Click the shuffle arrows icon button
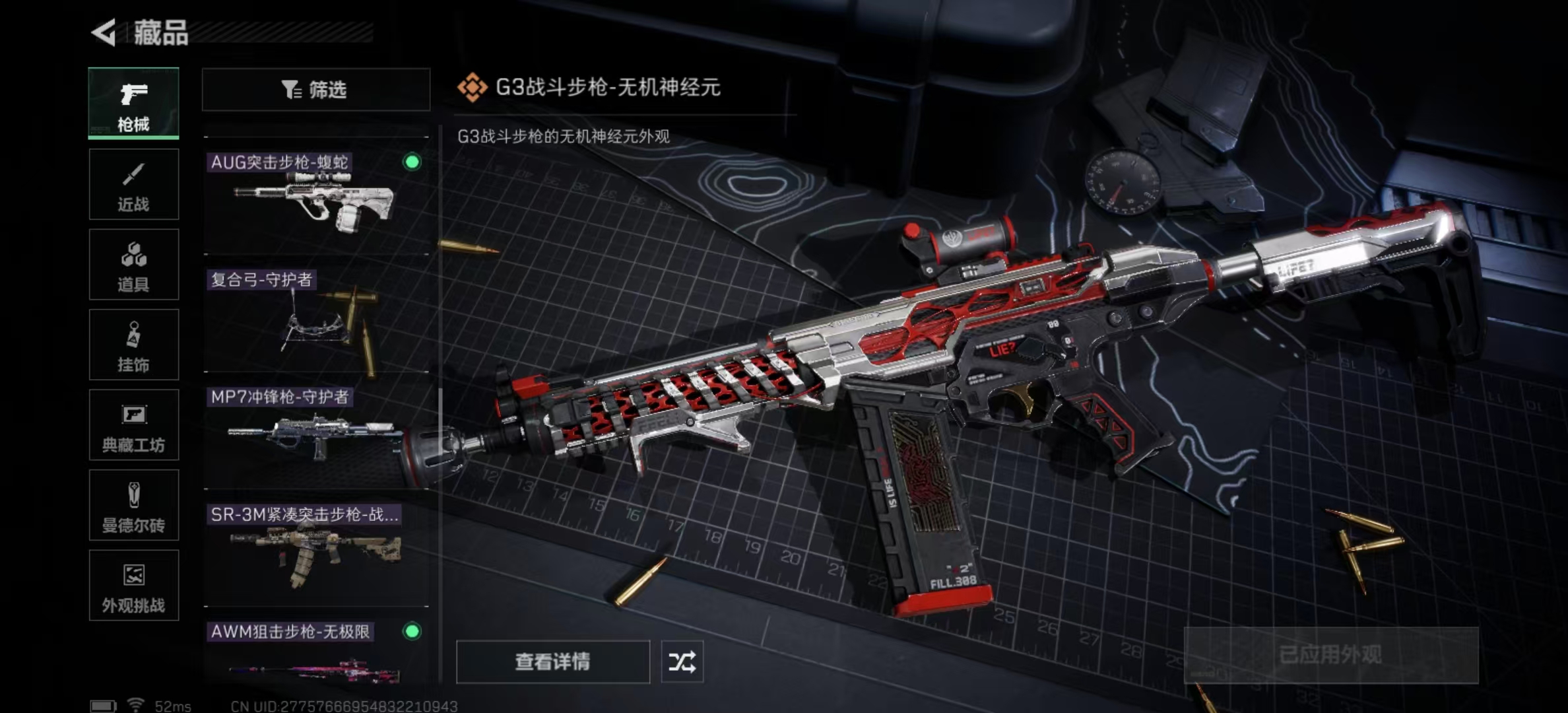The image size is (1568, 713). click(x=682, y=662)
